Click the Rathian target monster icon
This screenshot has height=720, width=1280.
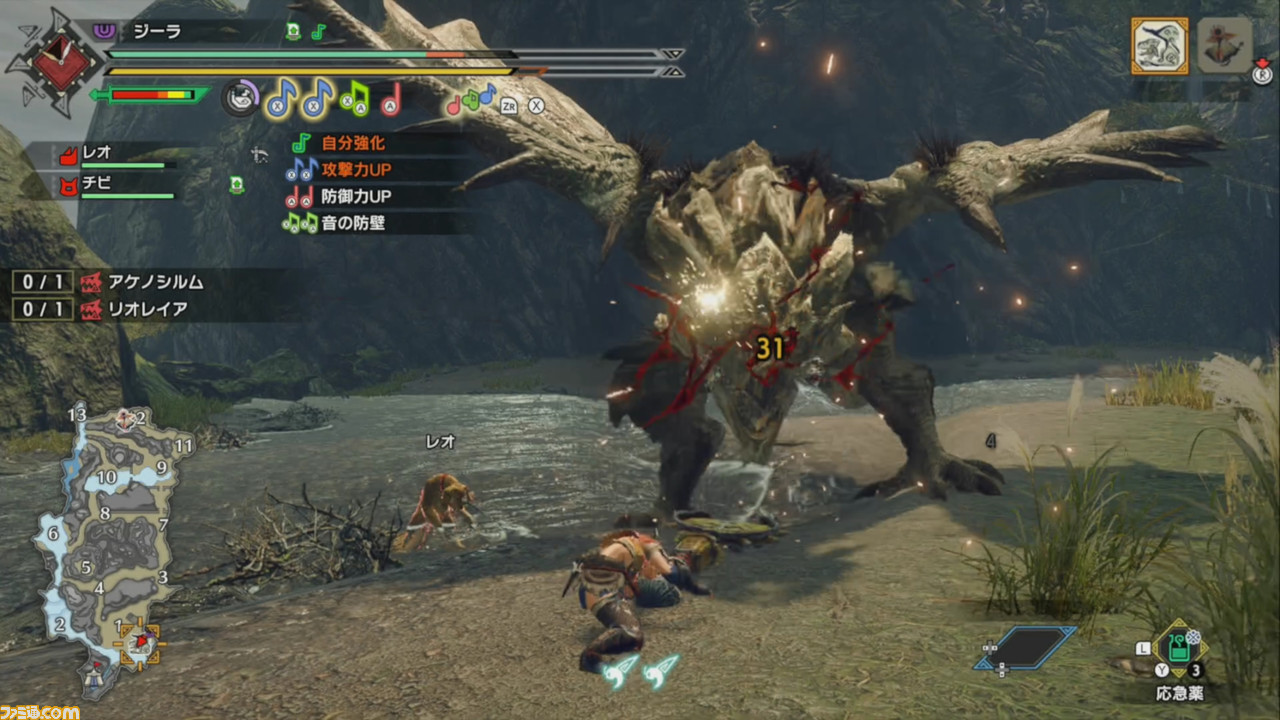[x=1159, y=46]
